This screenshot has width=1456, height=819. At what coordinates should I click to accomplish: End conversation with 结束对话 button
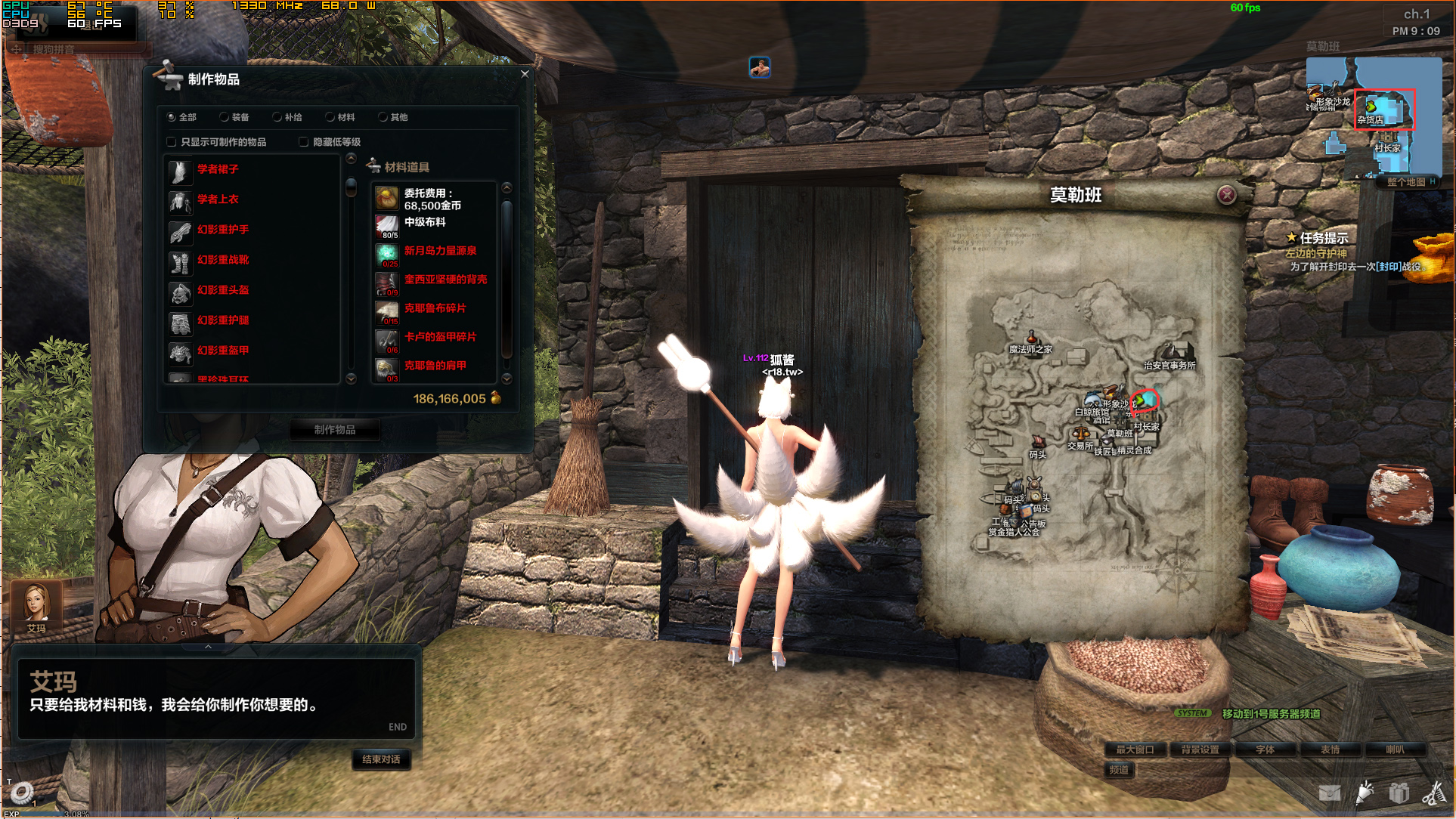[x=381, y=759]
